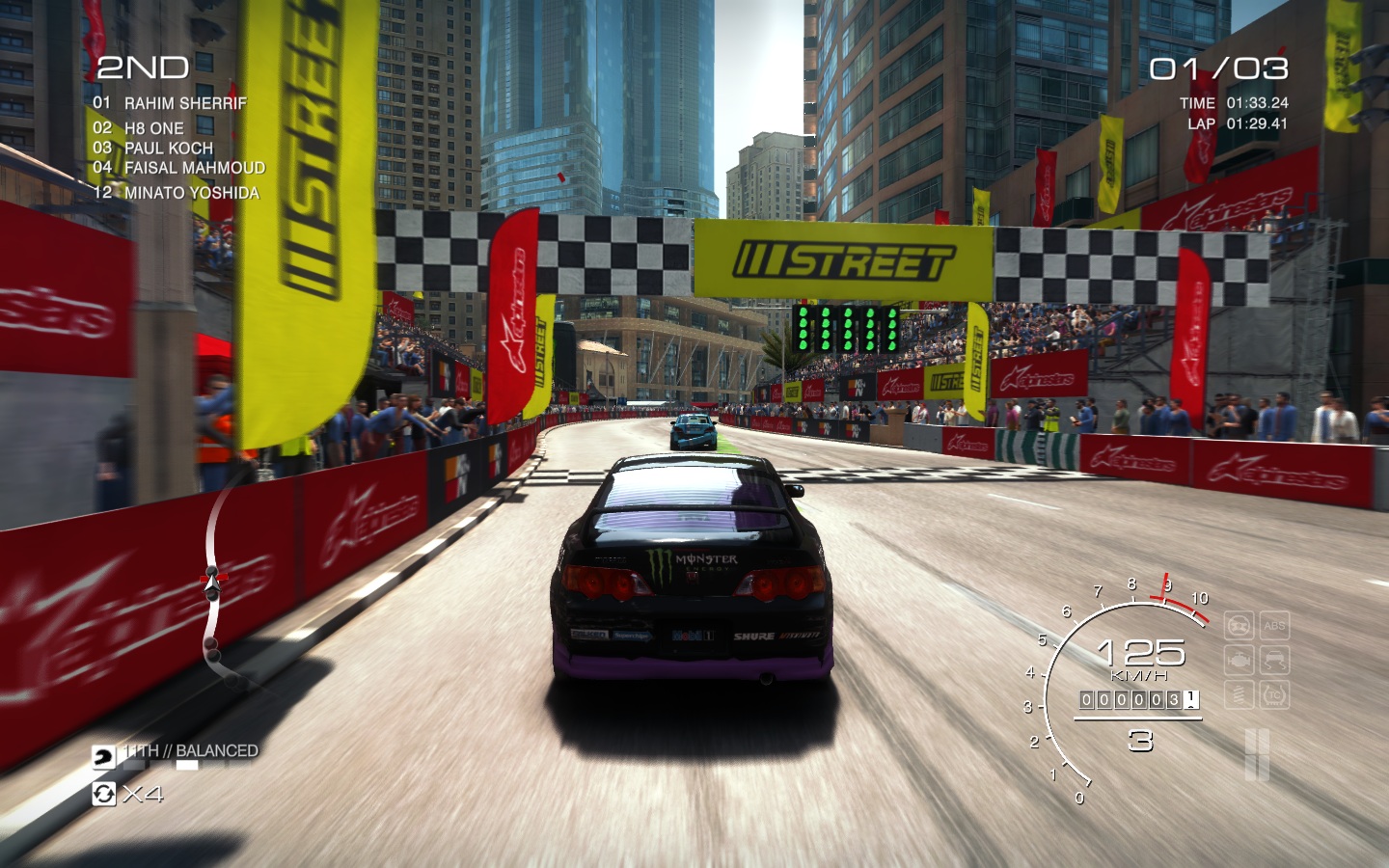Select H8 ONE in the standings
This screenshot has width=1389, height=868.
tap(153, 128)
